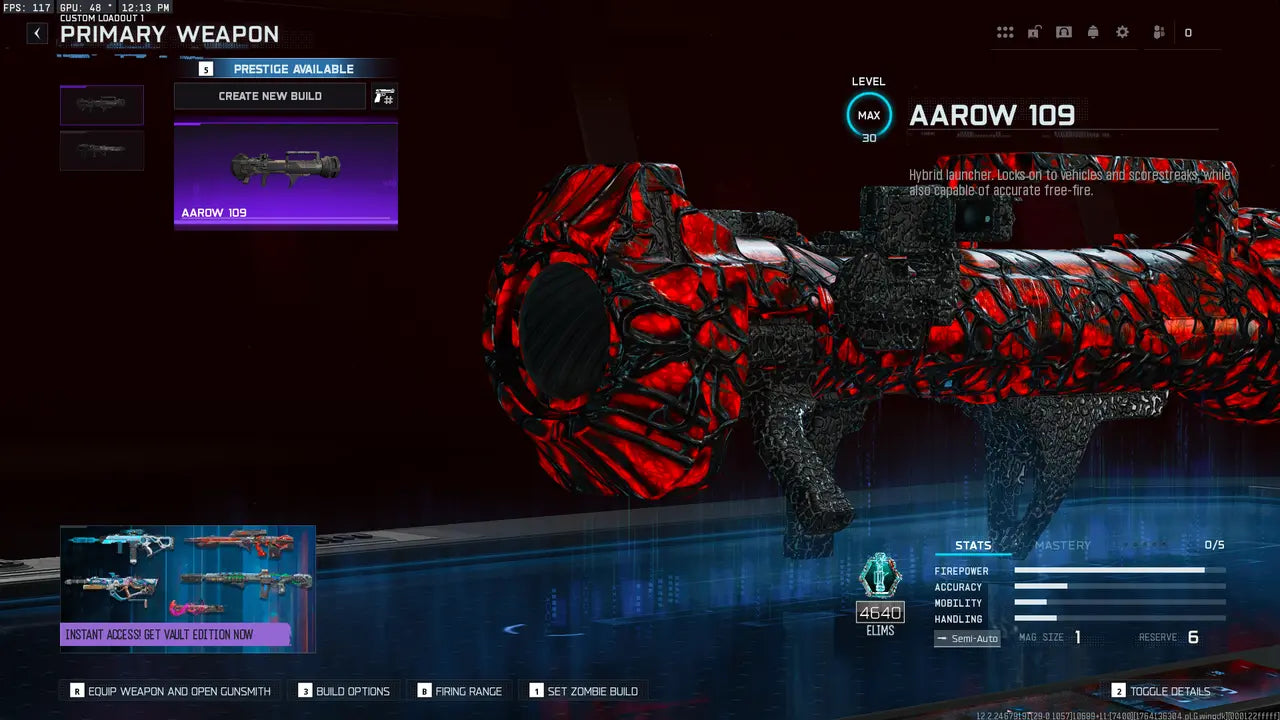Screen dimensions: 1280x720
Task: Click the elims emblem icon above 4640
Action: 879,577
